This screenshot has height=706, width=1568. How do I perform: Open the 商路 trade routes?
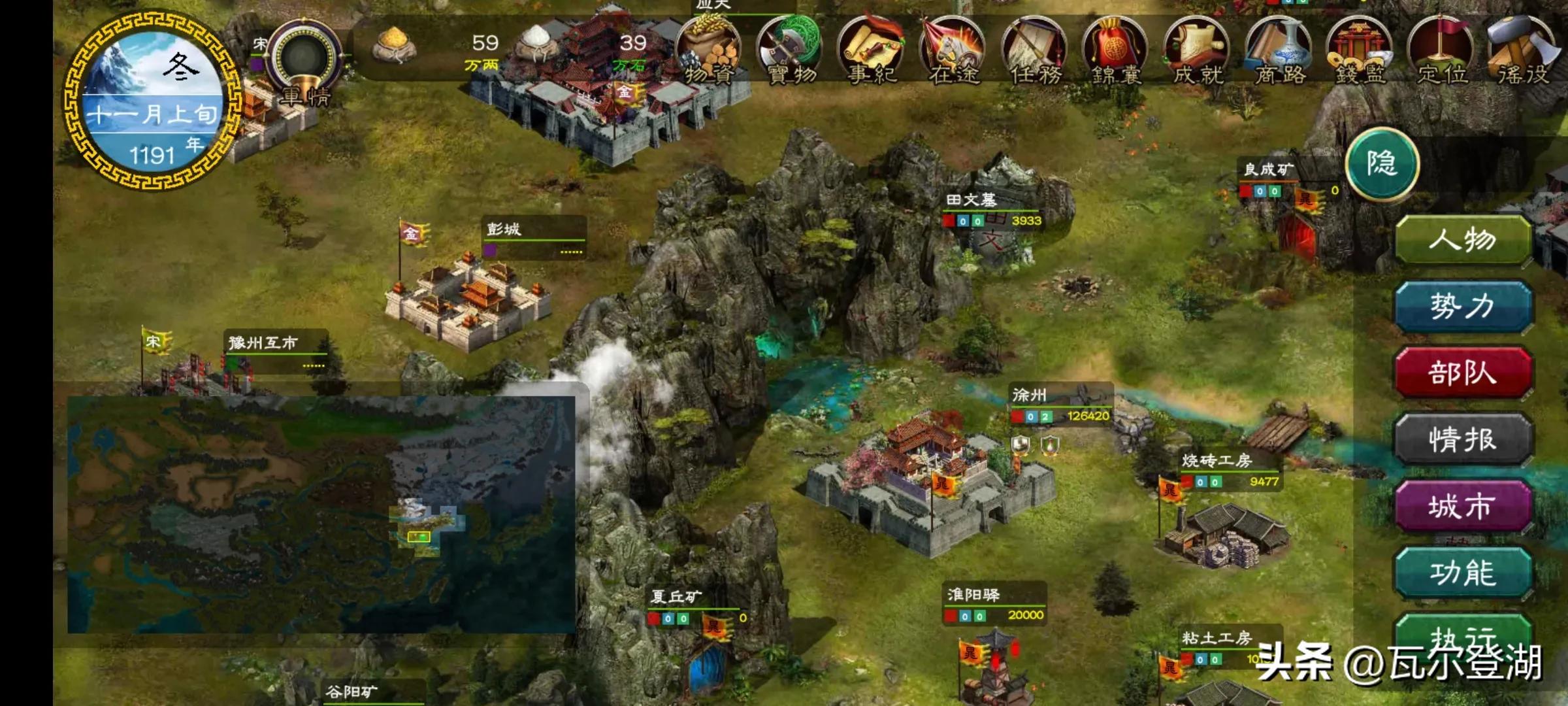coord(1279,51)
